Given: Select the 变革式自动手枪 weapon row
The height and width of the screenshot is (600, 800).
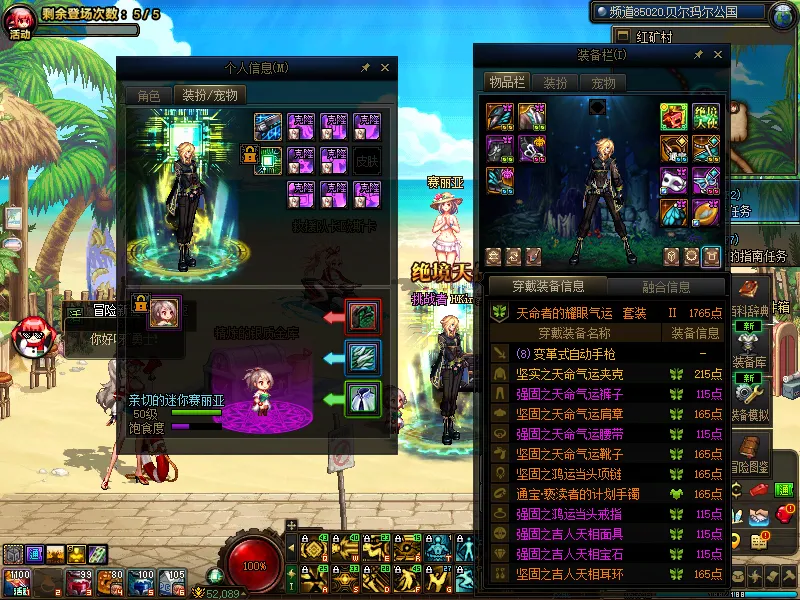Looking at the screenshot, I should coord(565,354).
